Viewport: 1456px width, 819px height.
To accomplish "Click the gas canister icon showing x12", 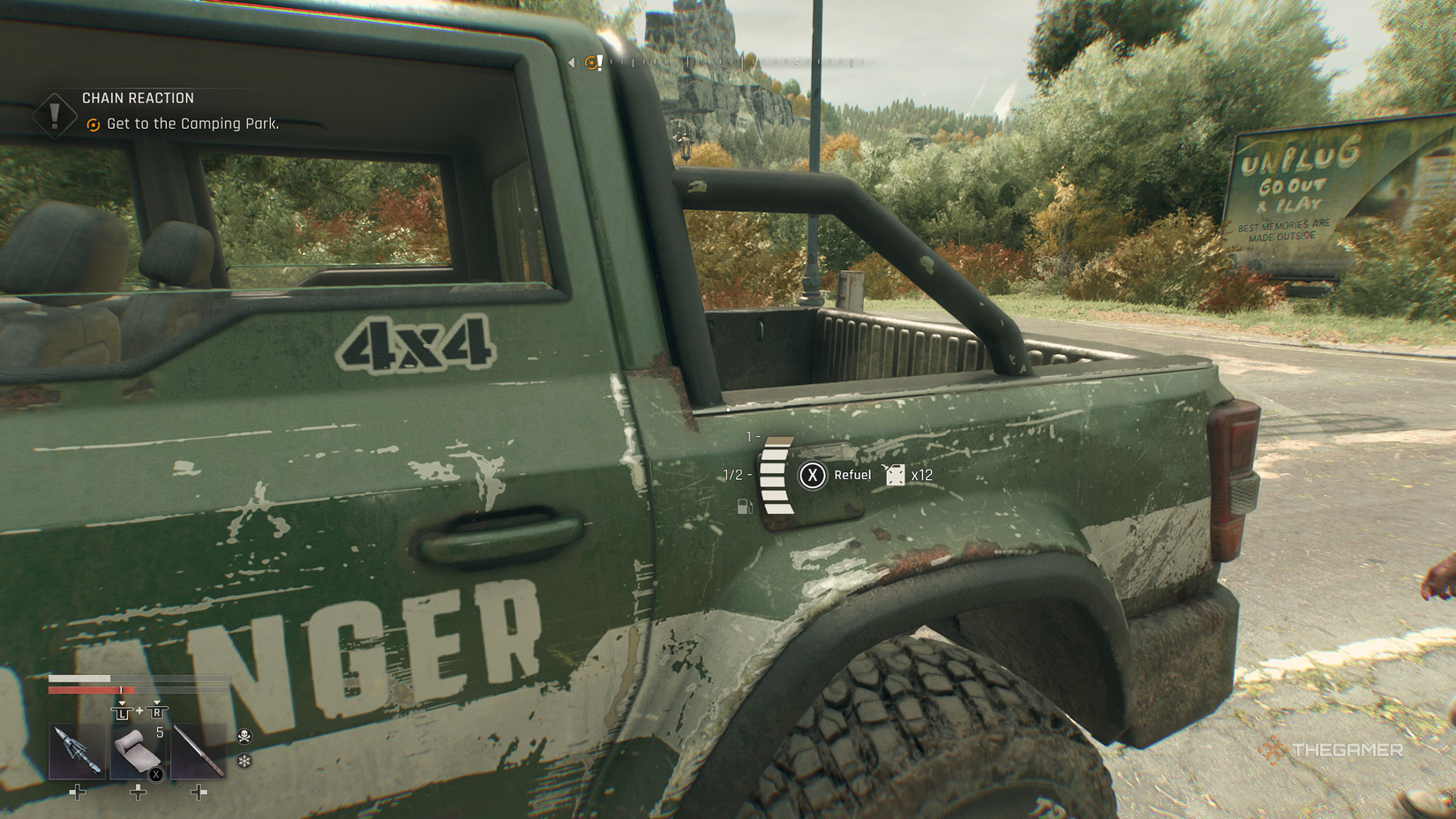I will (x=897, y=474).
